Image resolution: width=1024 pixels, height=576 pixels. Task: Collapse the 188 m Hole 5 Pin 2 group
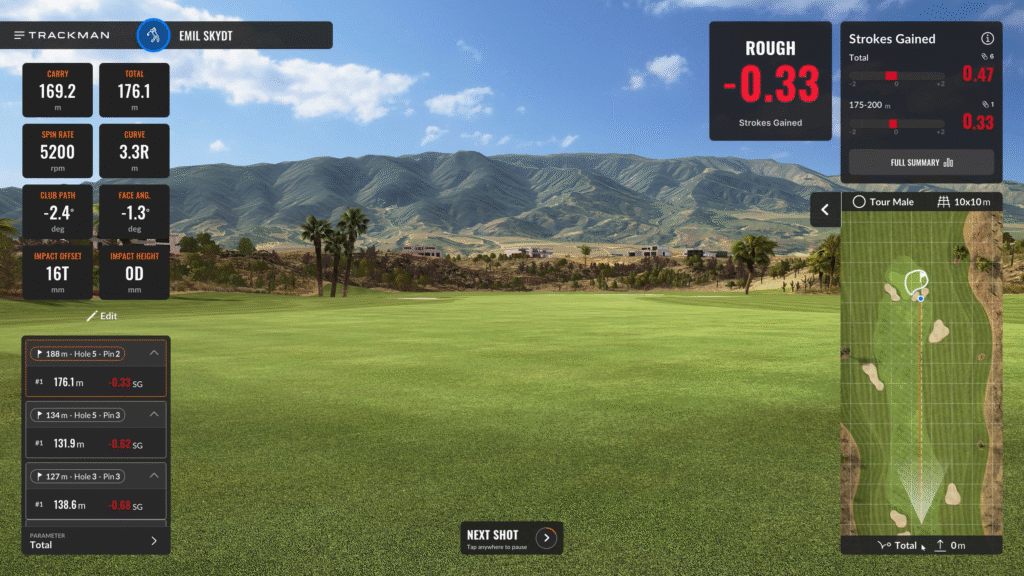pos(154,353)
